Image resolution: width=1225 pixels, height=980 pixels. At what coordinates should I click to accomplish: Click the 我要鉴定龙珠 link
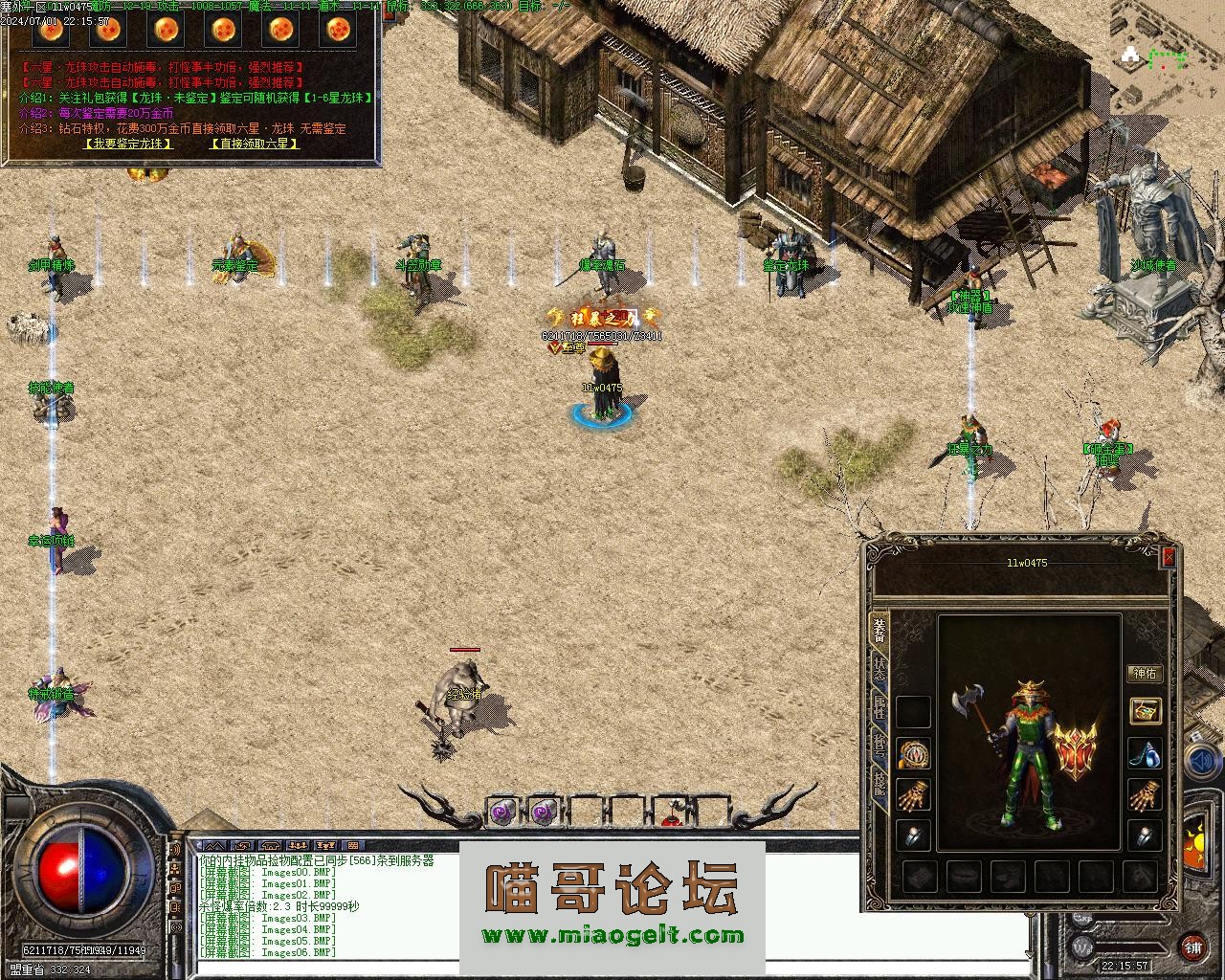pos(127,144)
